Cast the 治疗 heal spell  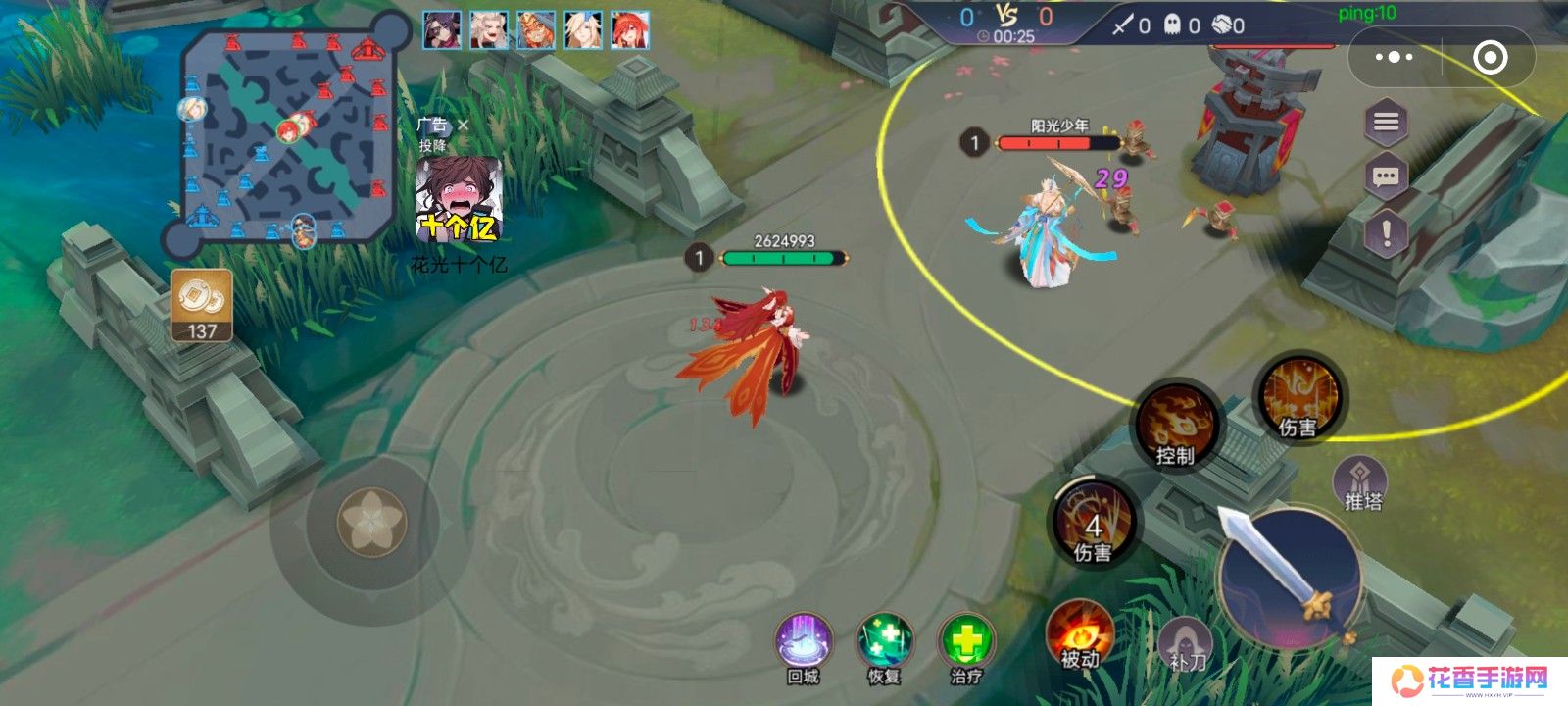coord(966,645)
